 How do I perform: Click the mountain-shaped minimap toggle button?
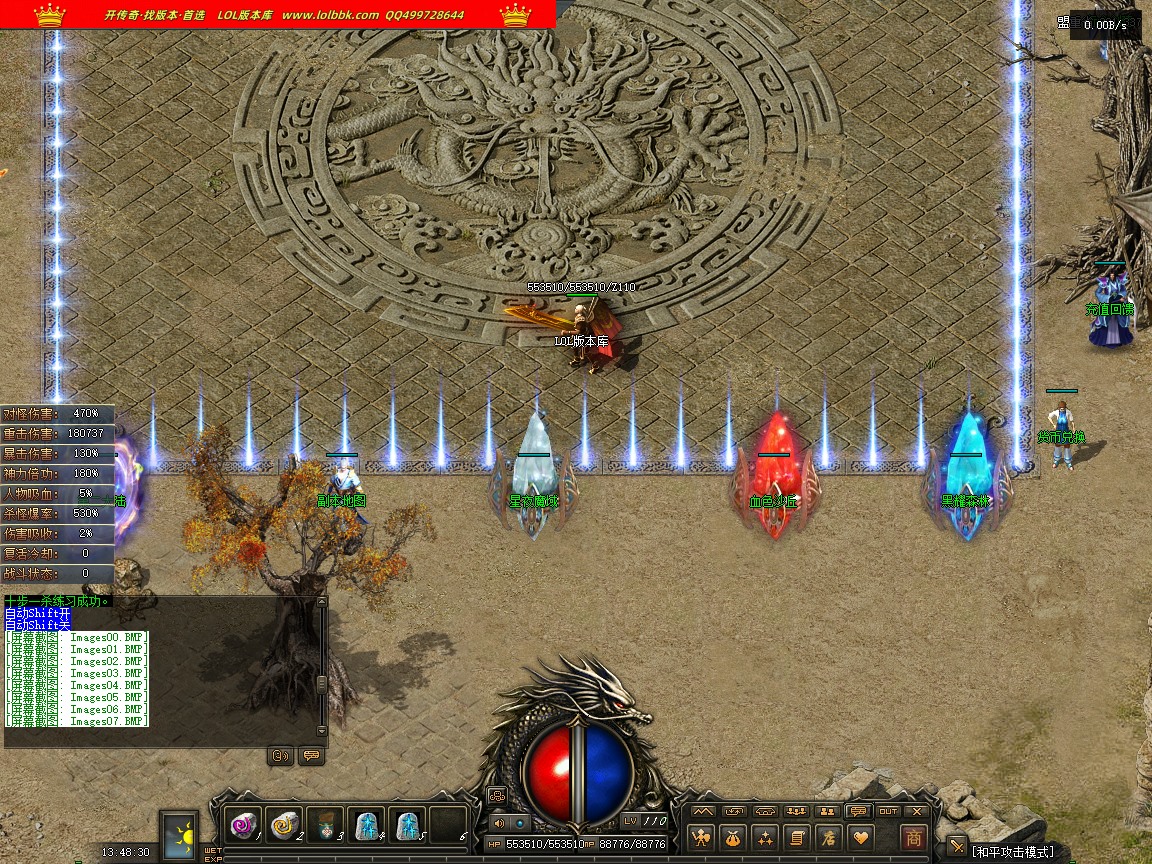pos(703,811)
